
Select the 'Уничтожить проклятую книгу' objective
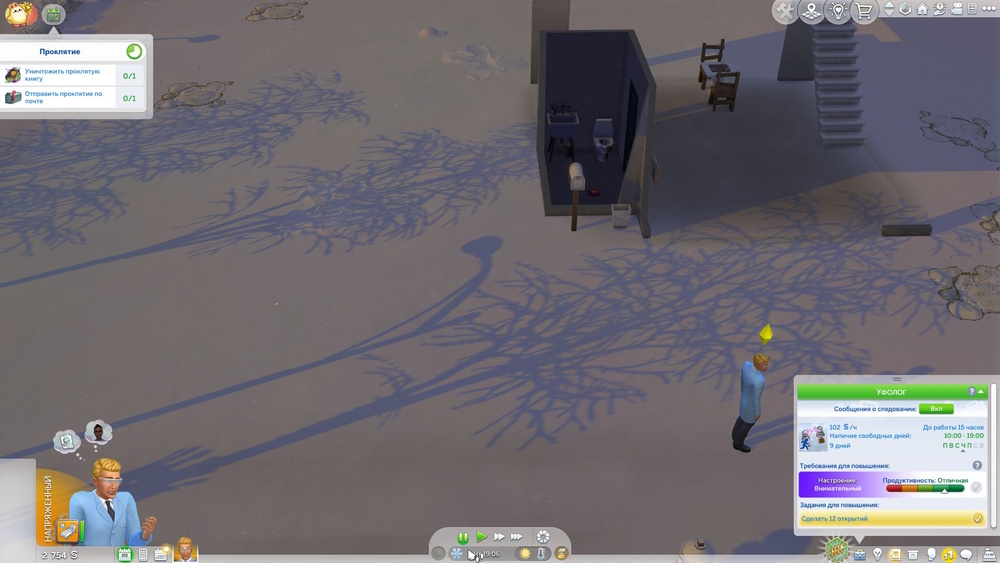click(x=62, y=76)
